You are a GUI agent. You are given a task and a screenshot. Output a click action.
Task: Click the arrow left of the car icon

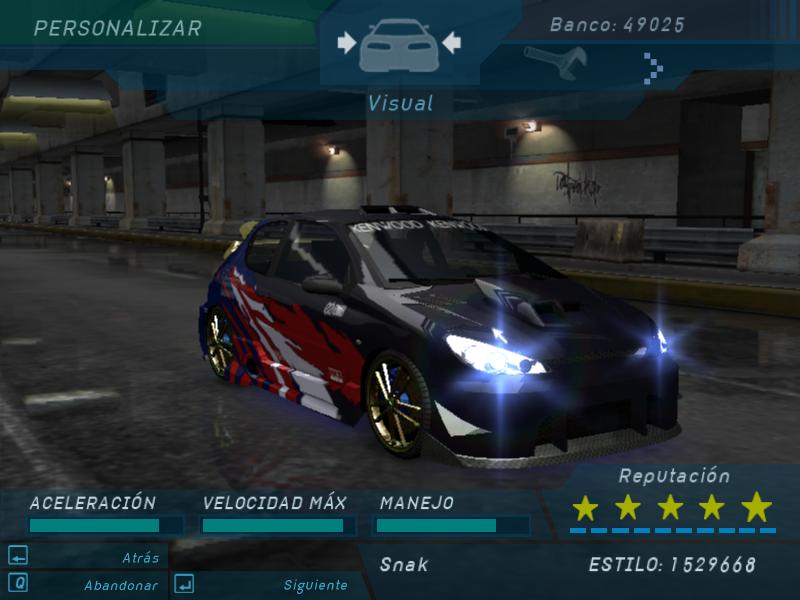click(x=347, y=43)
